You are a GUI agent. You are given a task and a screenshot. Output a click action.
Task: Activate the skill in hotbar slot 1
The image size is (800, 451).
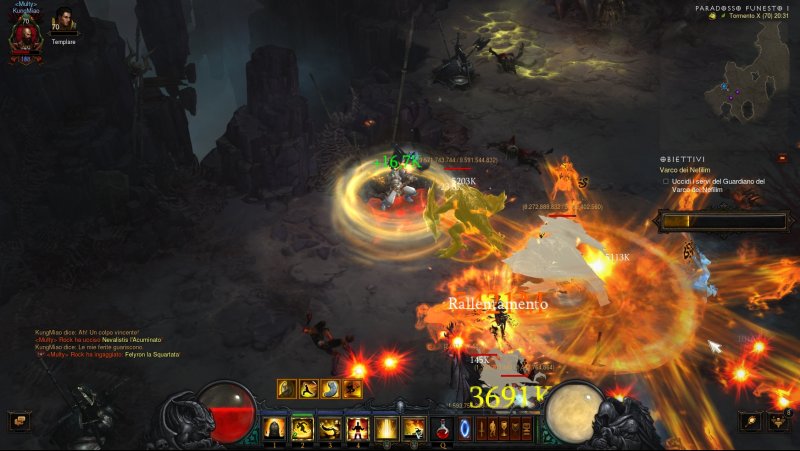click(x=273, y=429)
